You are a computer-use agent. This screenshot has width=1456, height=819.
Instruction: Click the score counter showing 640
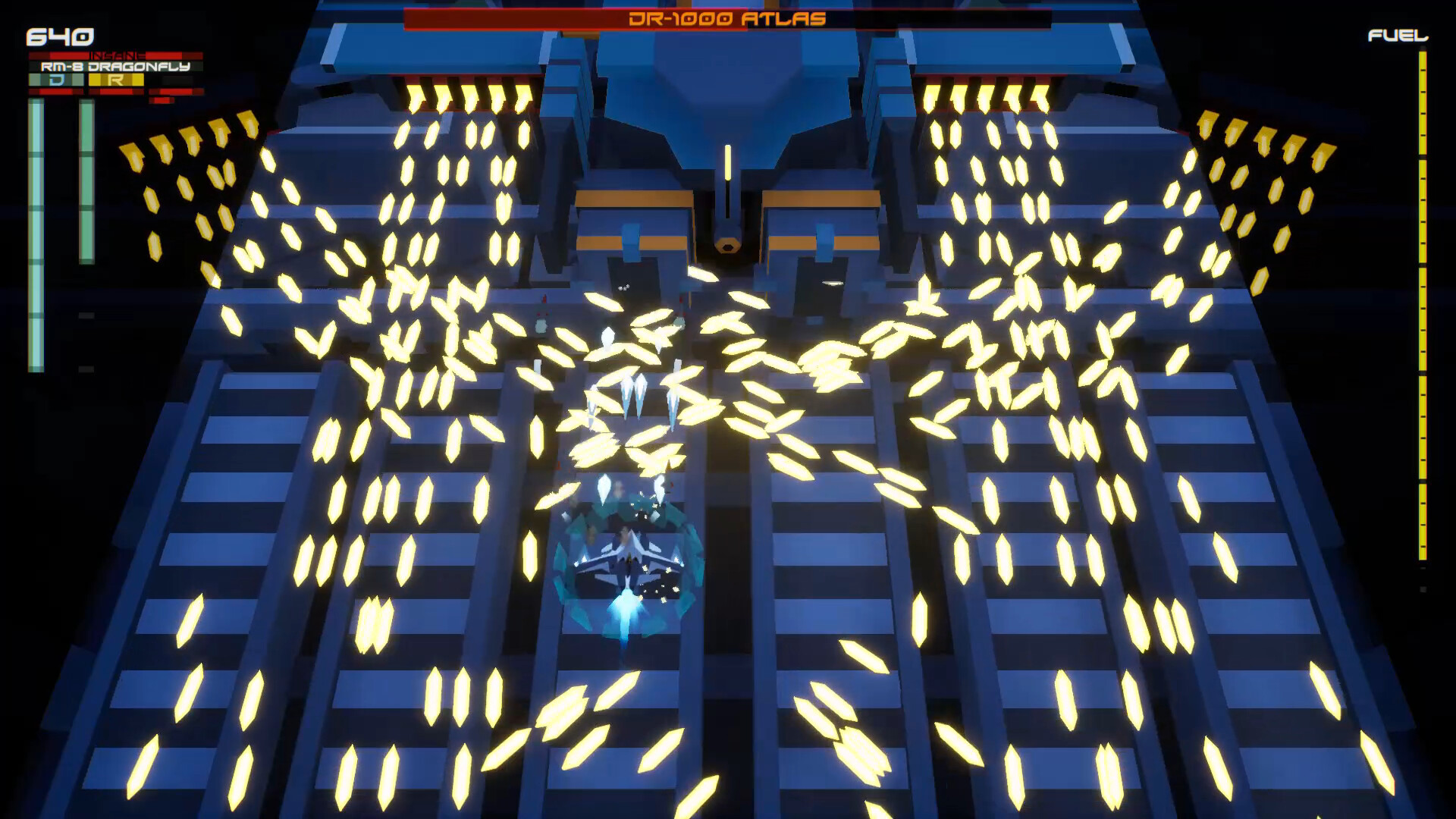point(59,35)
